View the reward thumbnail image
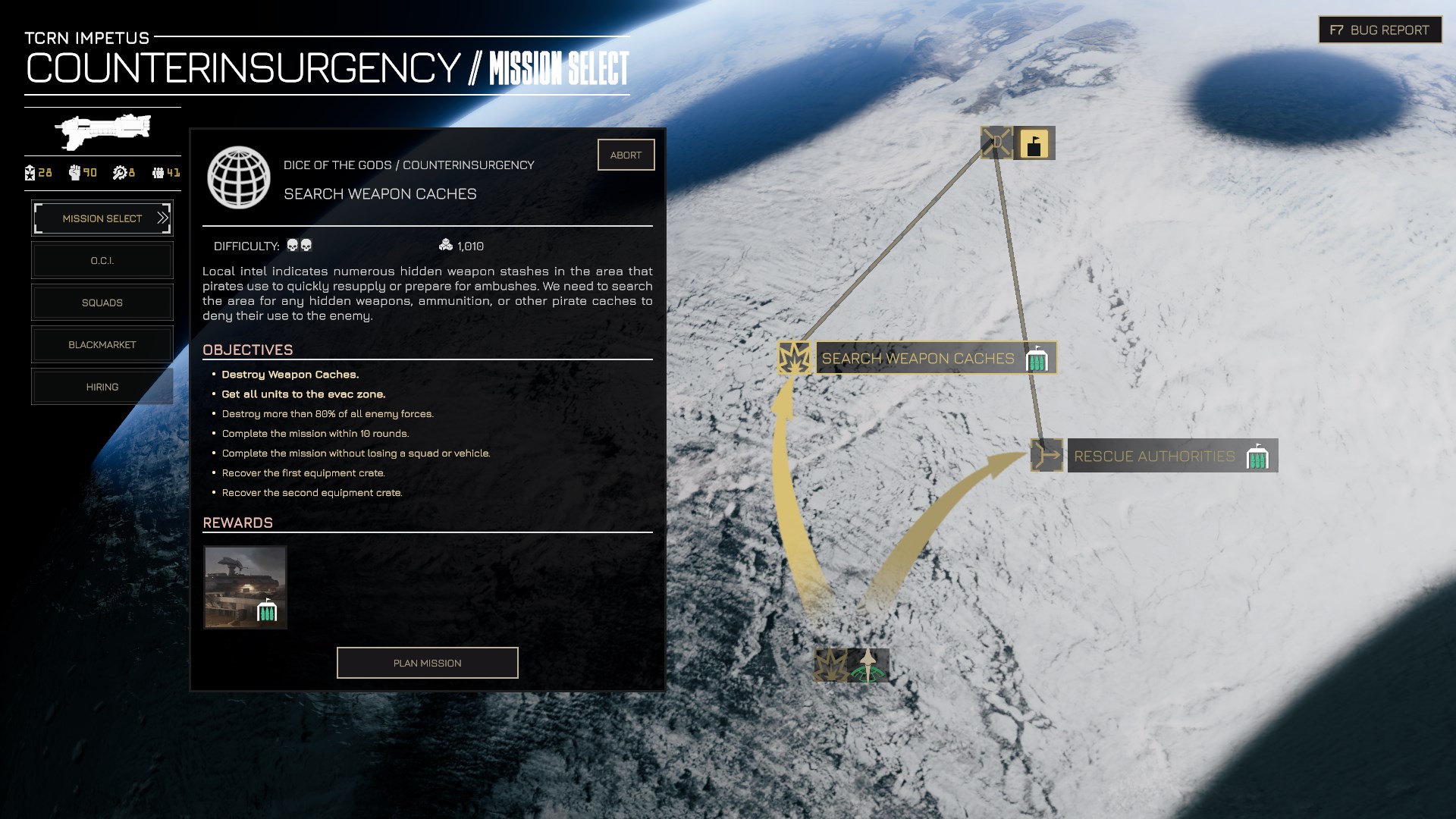The height and width of the screenshot is (819, 1456). pyautogui.click(x=245, y=587)
